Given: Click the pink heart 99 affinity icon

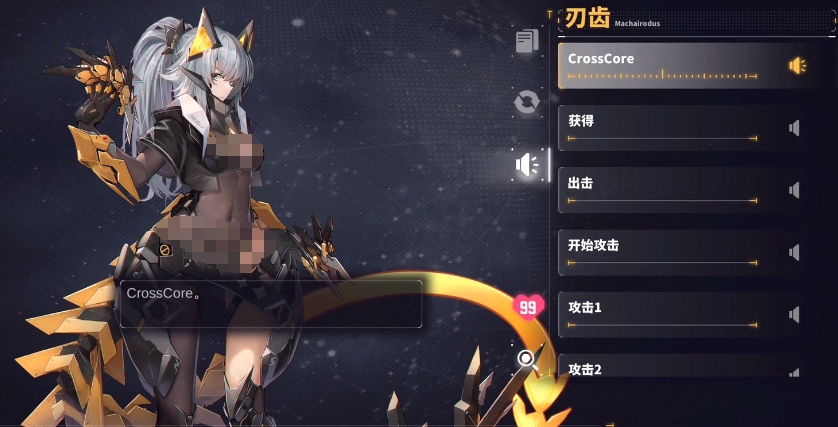Looking at the screenshot, I should point(528,306).
